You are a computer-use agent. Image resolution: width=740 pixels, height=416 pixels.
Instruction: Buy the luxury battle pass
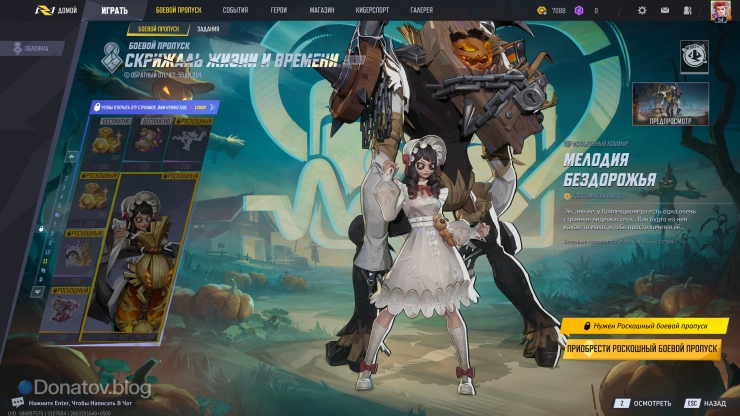pyautogui.click(x=641, y=348)
